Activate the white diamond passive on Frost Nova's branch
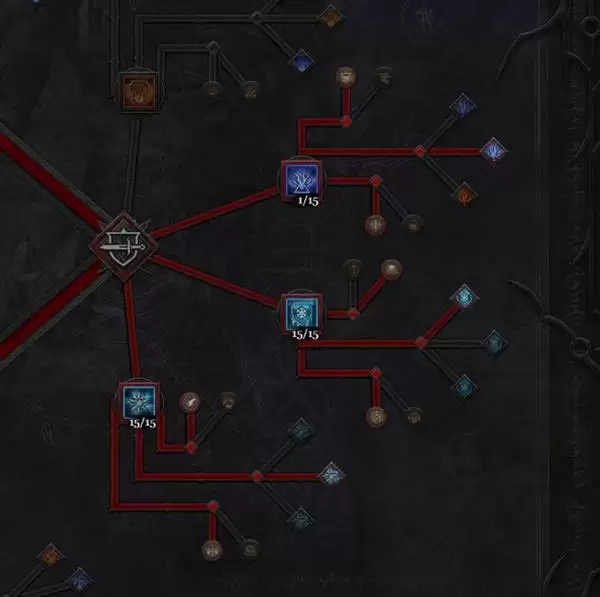600x597 pixels. (x=329, y=474)
